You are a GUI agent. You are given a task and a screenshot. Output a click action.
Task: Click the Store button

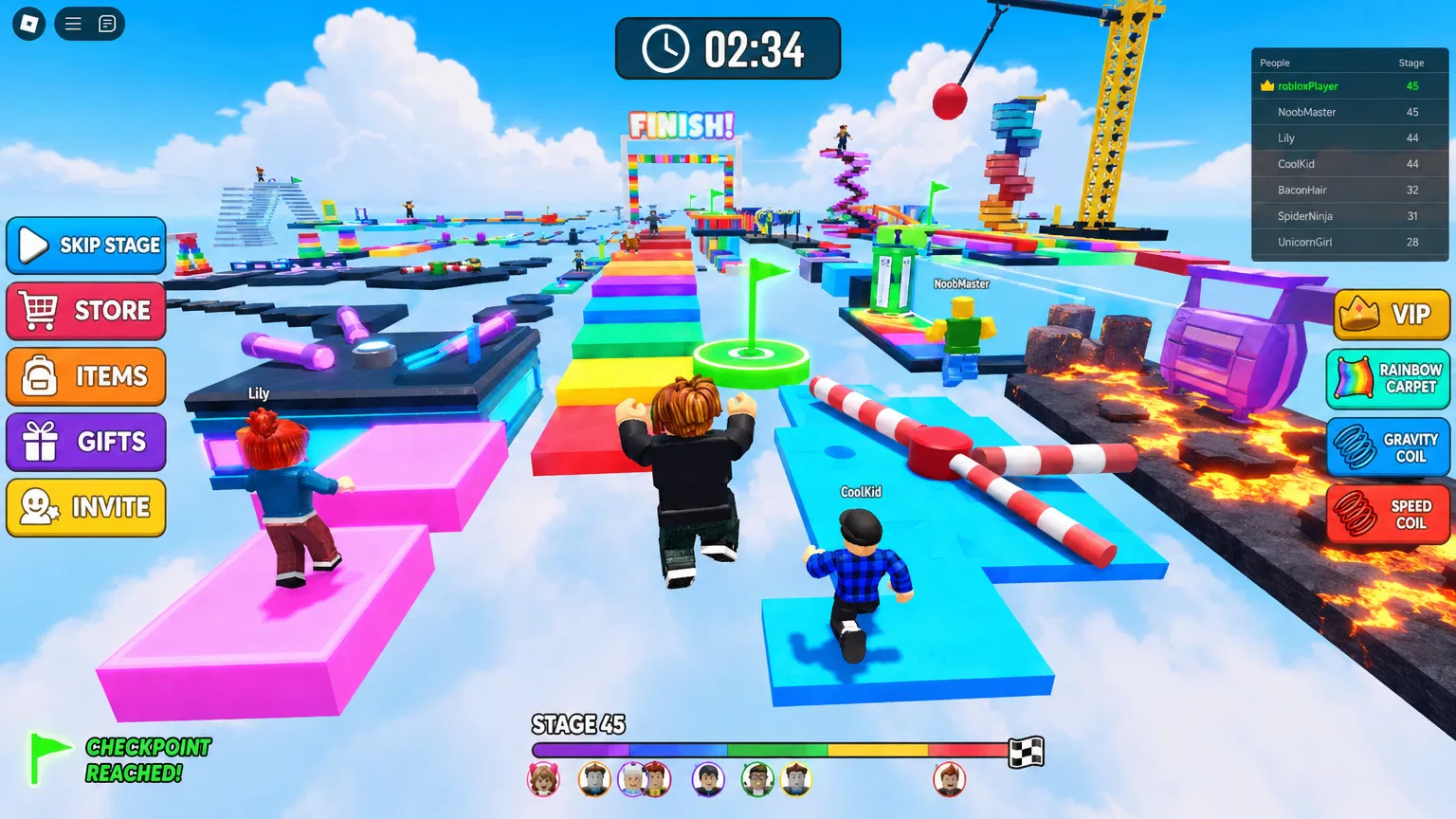tap(85, 311)
